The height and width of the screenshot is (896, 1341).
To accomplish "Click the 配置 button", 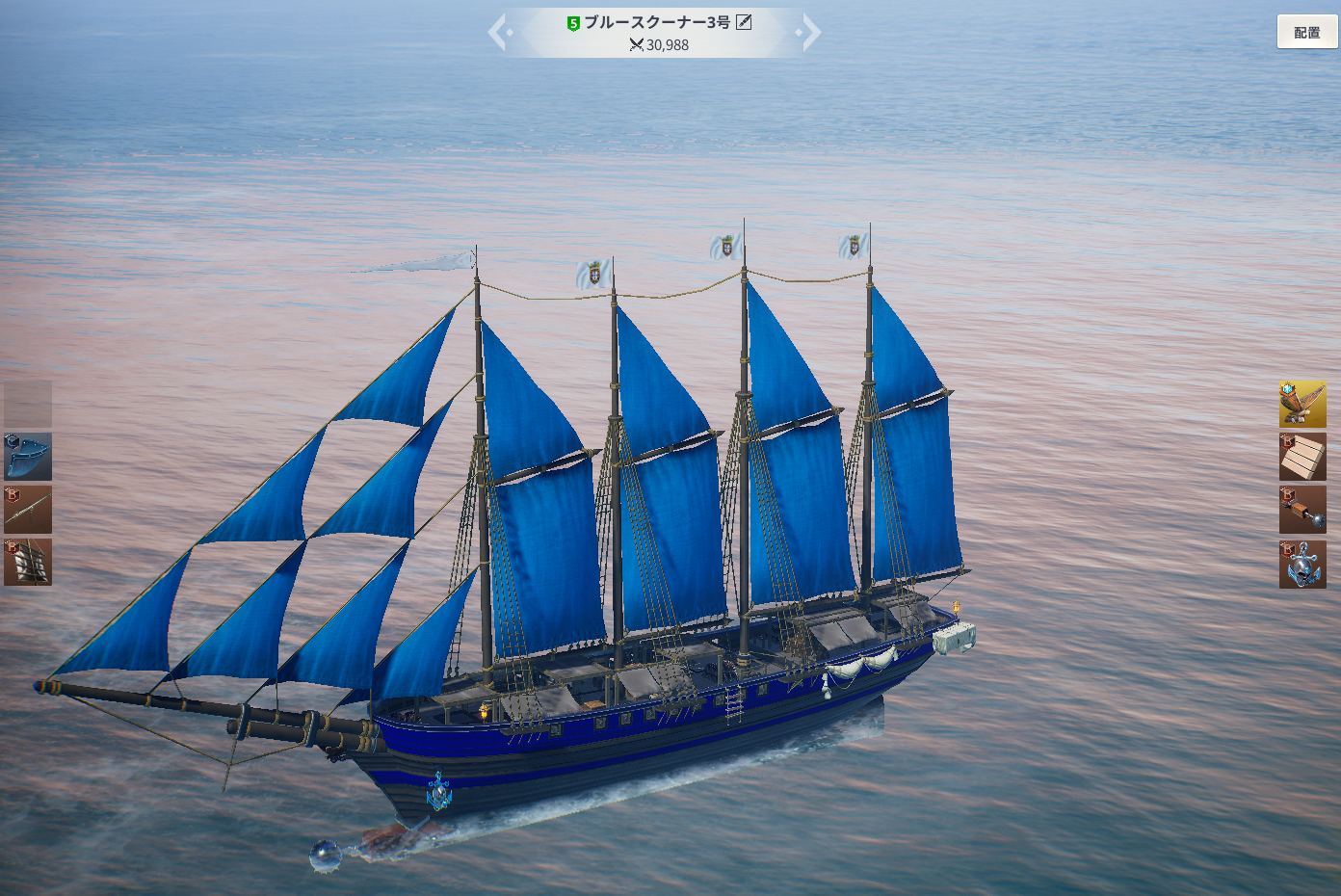I will pos(1306,33).
